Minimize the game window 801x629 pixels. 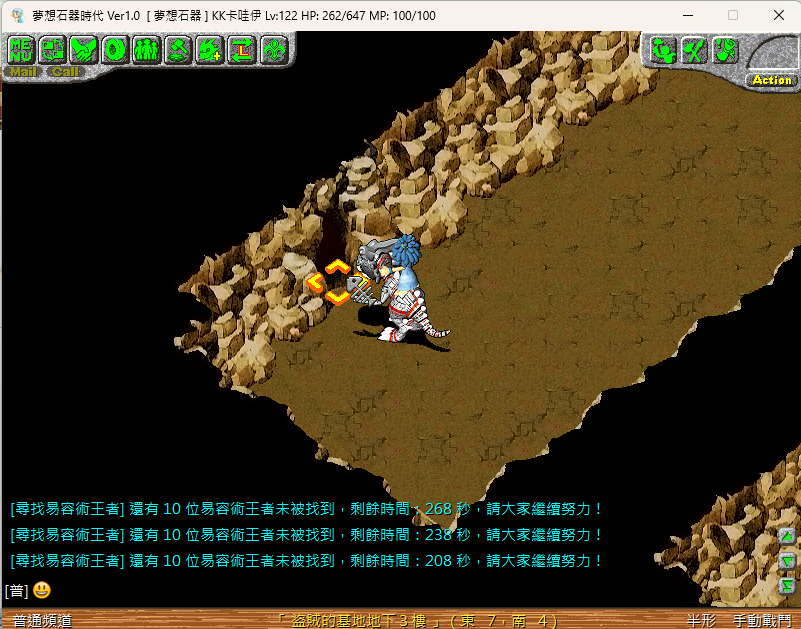[687, 15]
